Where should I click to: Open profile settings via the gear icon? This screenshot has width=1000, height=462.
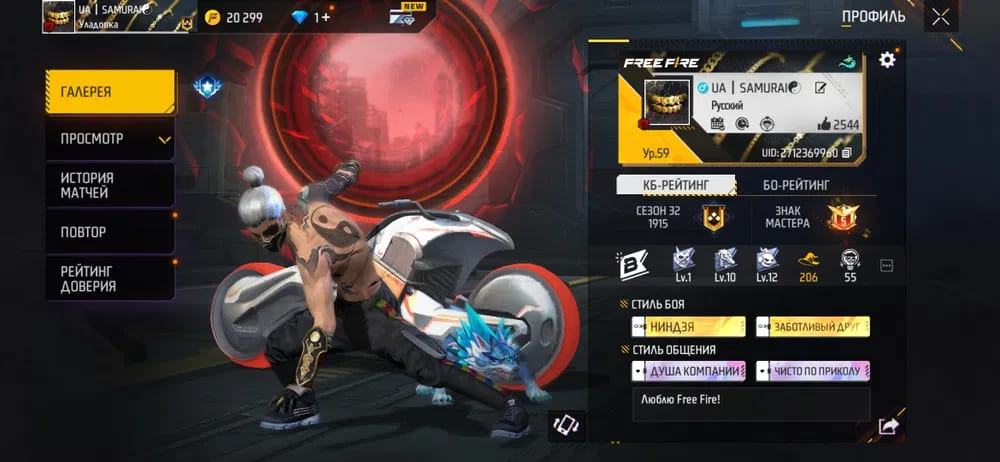point(887,60)
